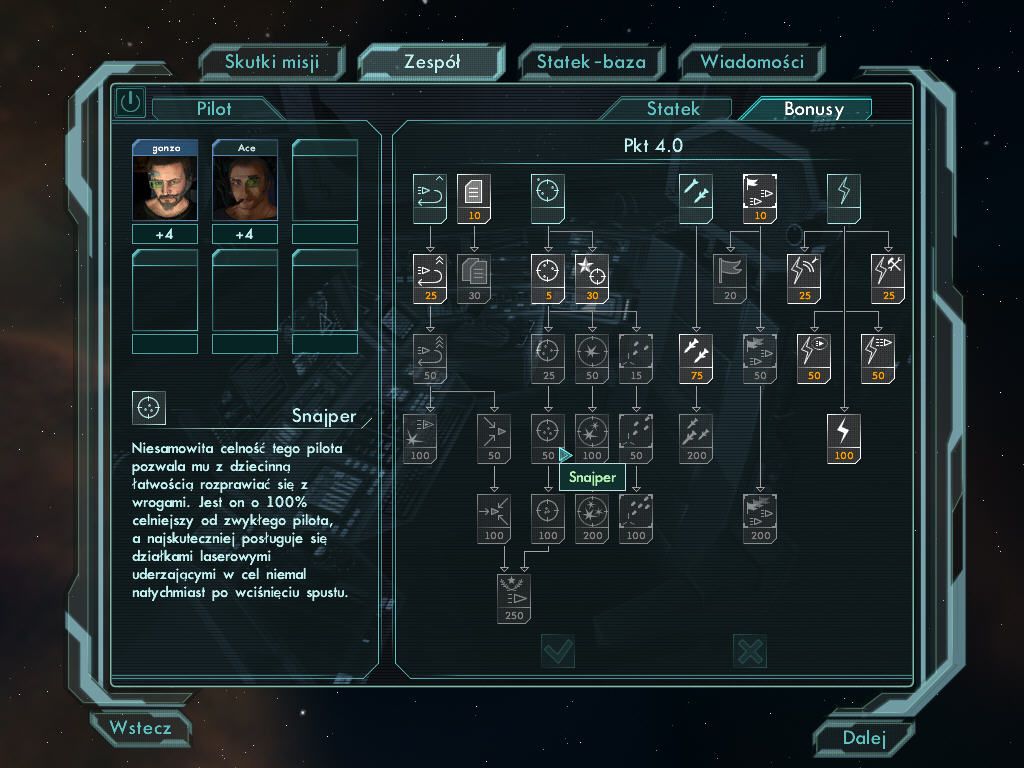
Task: Pick the 10-point document skill
Action: (474, 197)
